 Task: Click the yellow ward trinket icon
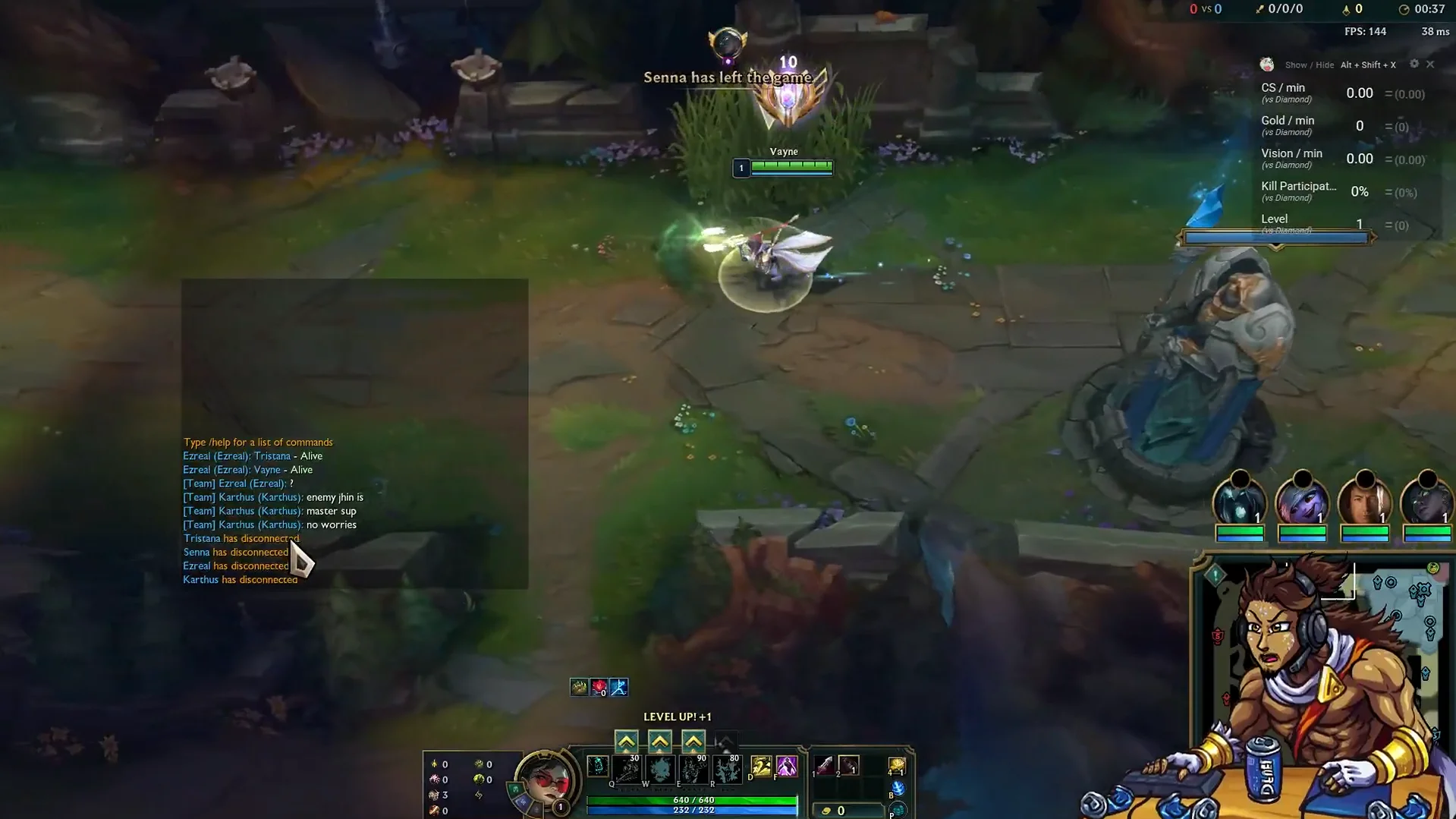[x=895, y=766]
